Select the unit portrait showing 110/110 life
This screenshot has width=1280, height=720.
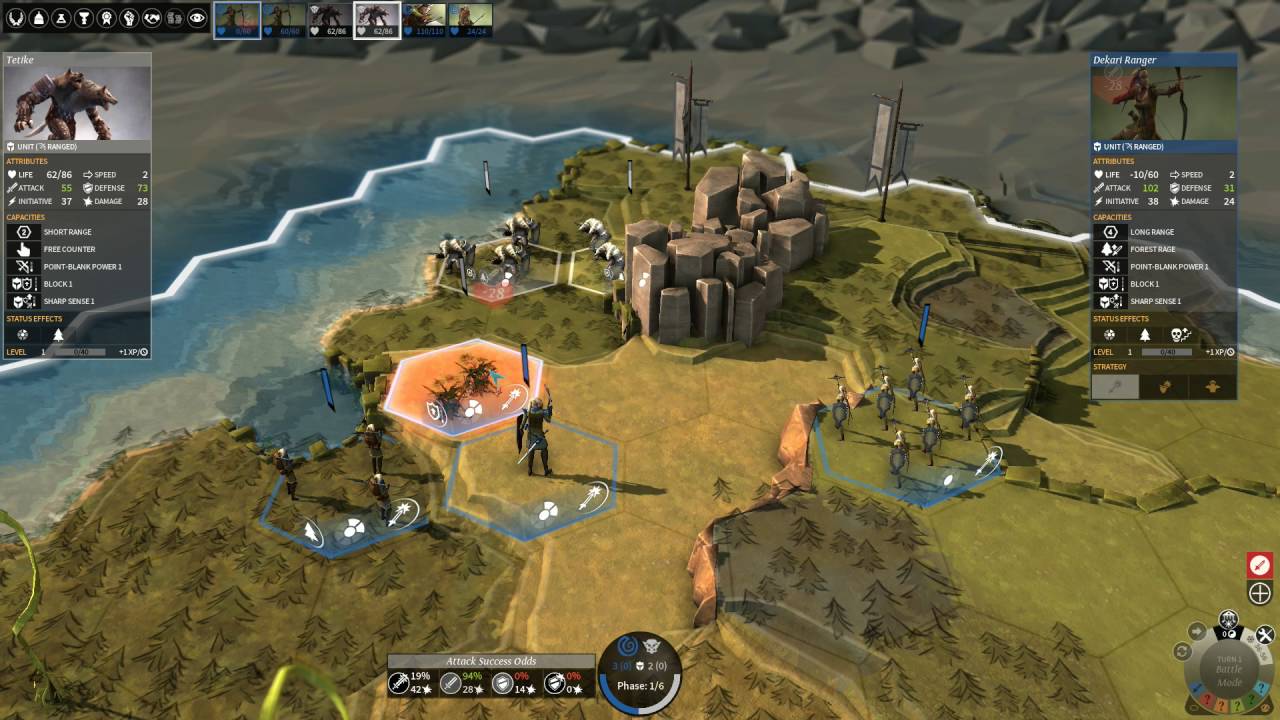[423, 19]
